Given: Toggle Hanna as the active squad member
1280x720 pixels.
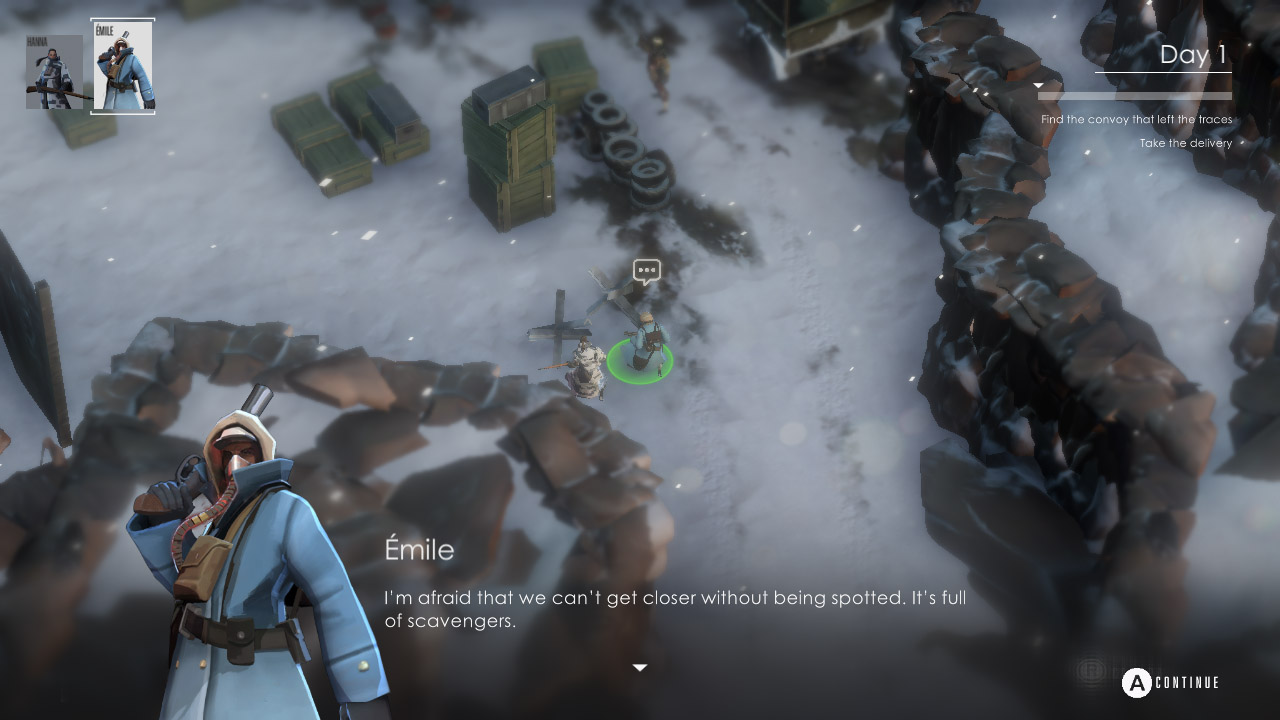Looking at the screenshot, I should coord(56,70).
